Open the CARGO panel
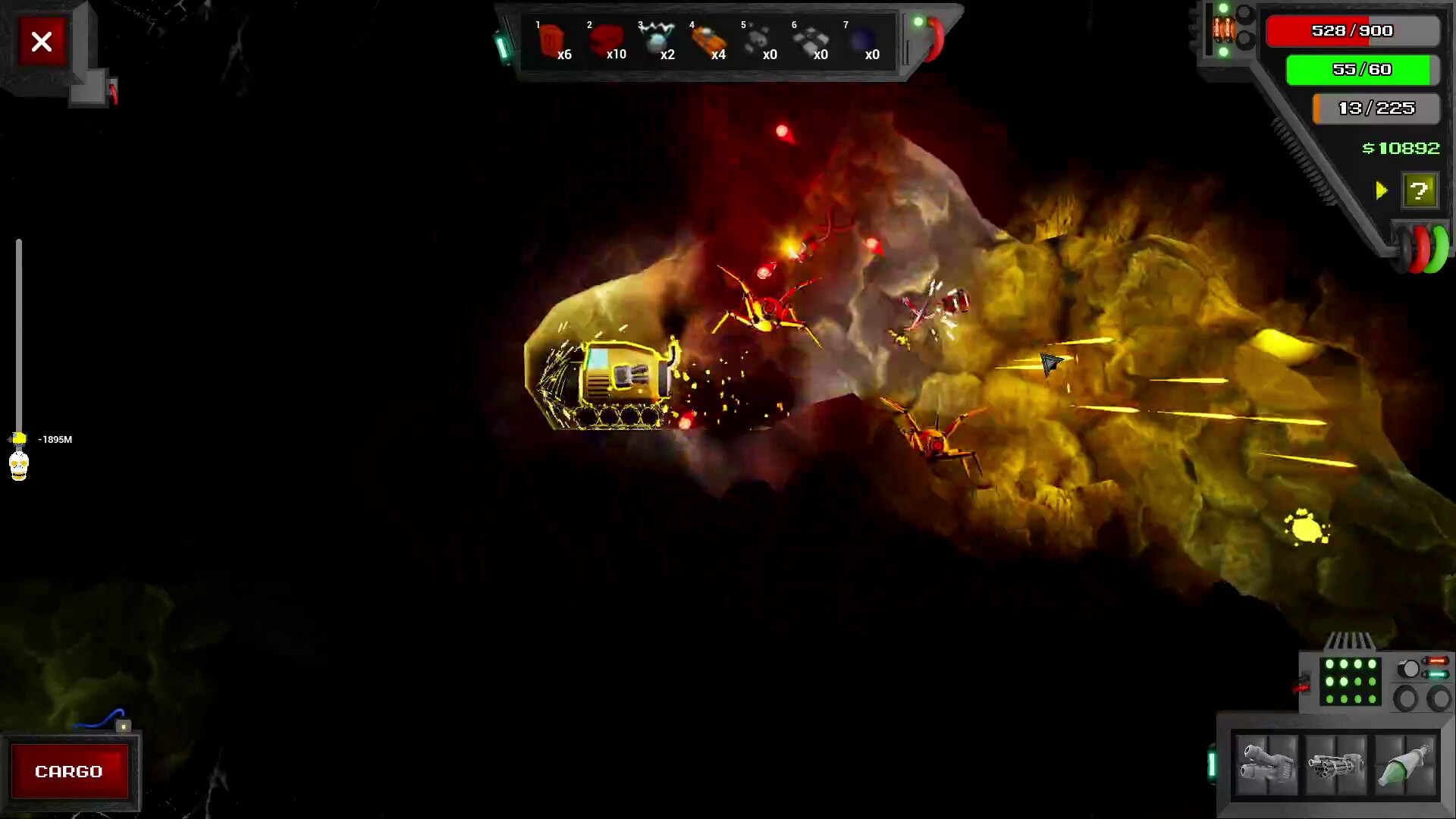 coord(70,771)
